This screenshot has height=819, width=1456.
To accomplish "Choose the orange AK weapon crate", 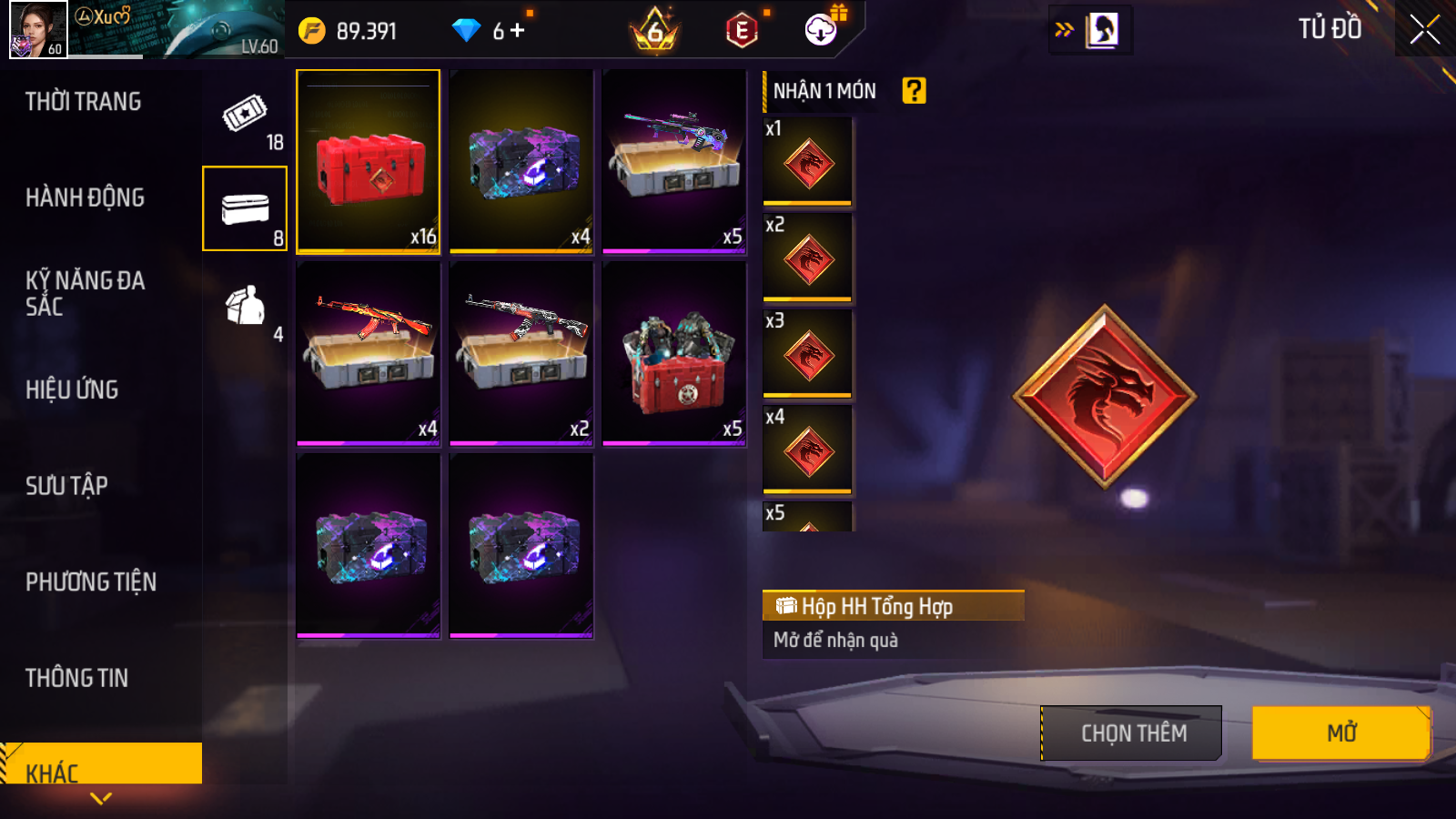I will coord(369,354).
